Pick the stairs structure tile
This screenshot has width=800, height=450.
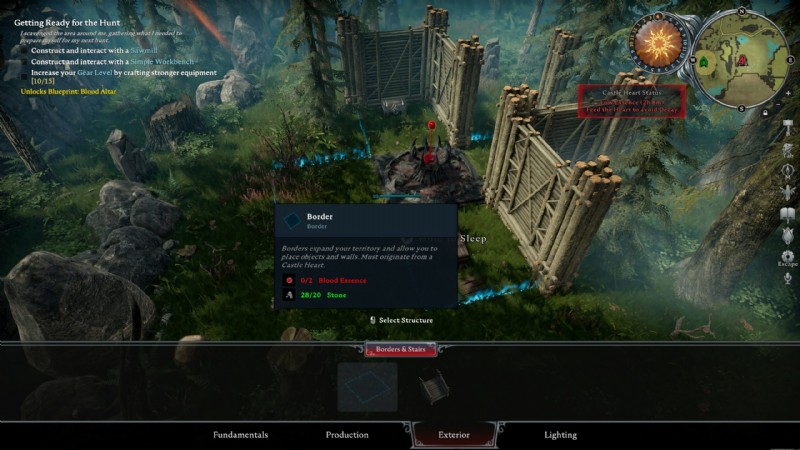(x=434, y=387)
